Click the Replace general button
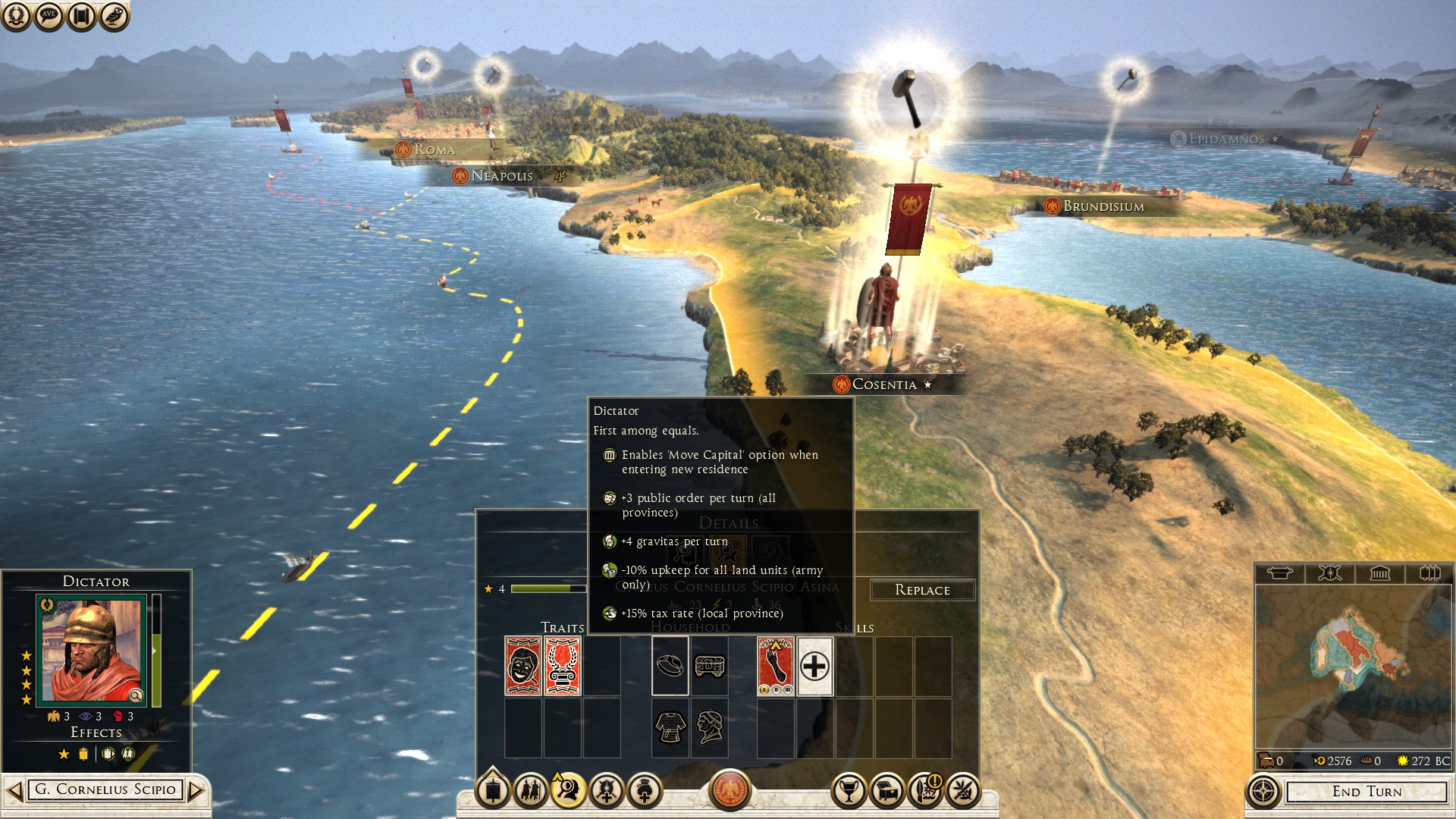 (x=922, y=590)
